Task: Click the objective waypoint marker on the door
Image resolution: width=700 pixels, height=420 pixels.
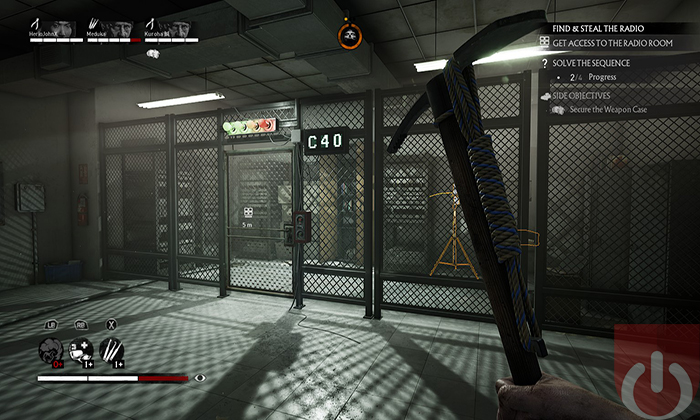Action: pos(247,212)
